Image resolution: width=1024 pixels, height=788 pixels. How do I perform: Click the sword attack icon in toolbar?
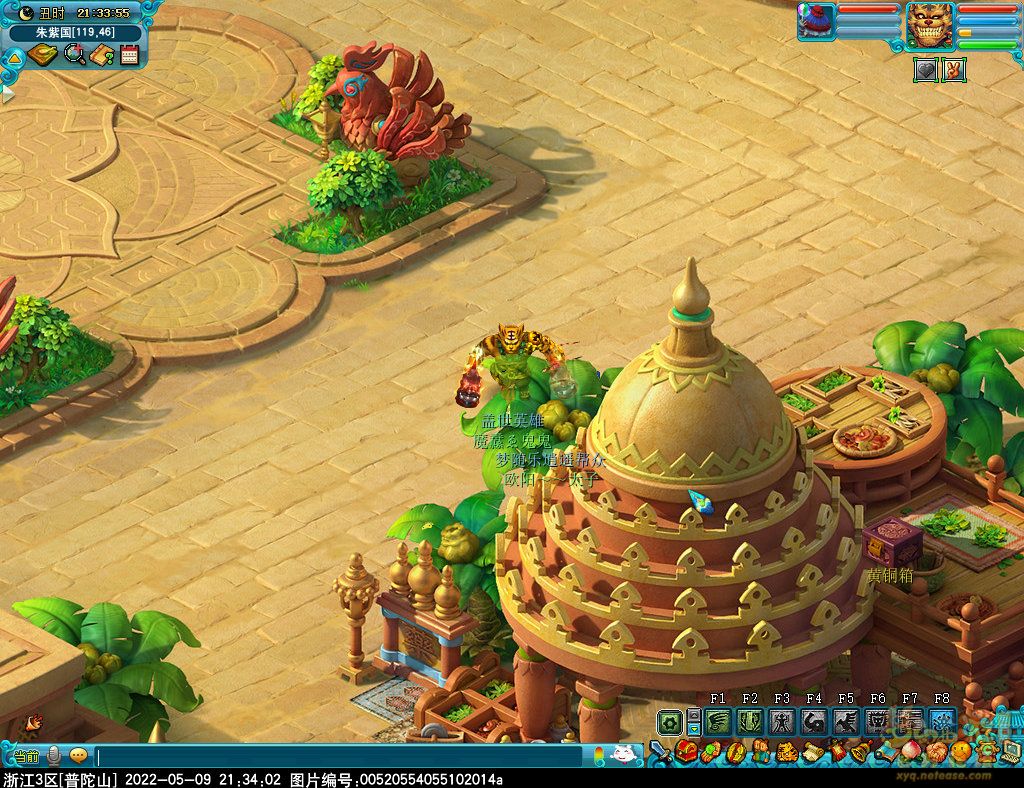point(660,752)
